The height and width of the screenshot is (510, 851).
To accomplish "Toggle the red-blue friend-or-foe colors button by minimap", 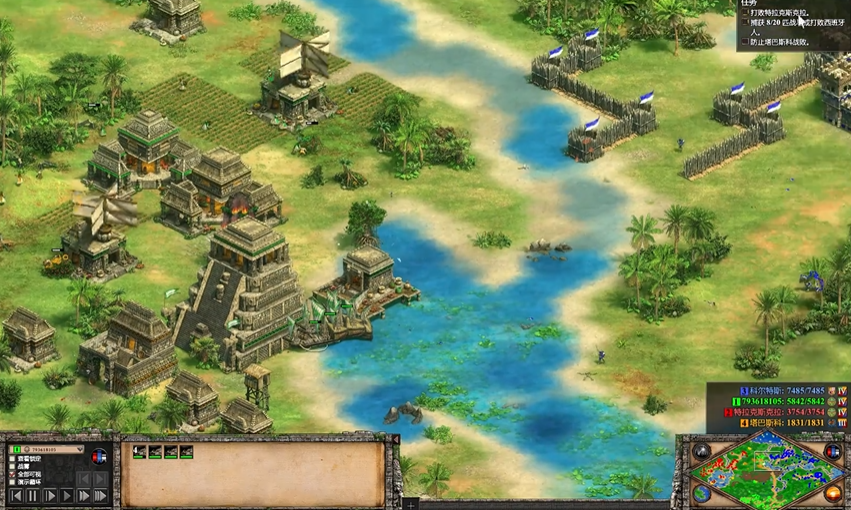I will [831, 451].
